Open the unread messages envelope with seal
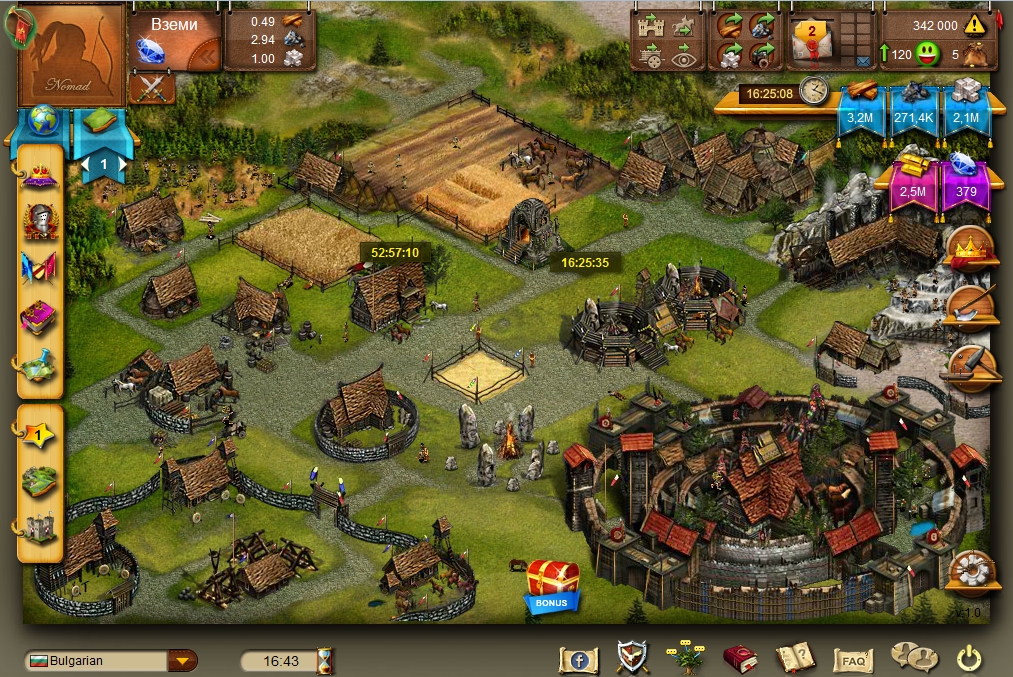Screen dimensions: 1013x677 (812, 39)
